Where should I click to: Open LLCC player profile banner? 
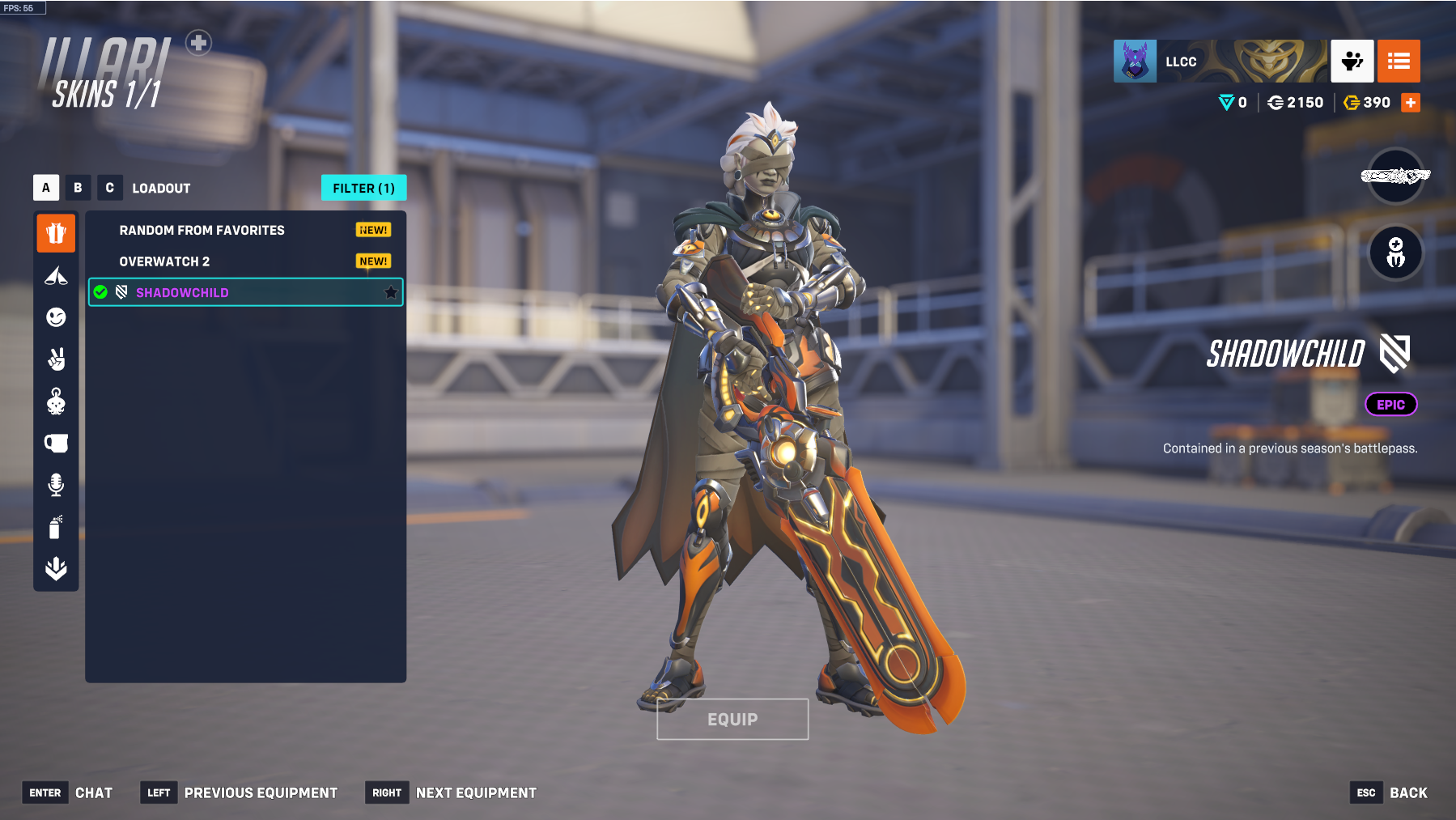[1220, 62]
